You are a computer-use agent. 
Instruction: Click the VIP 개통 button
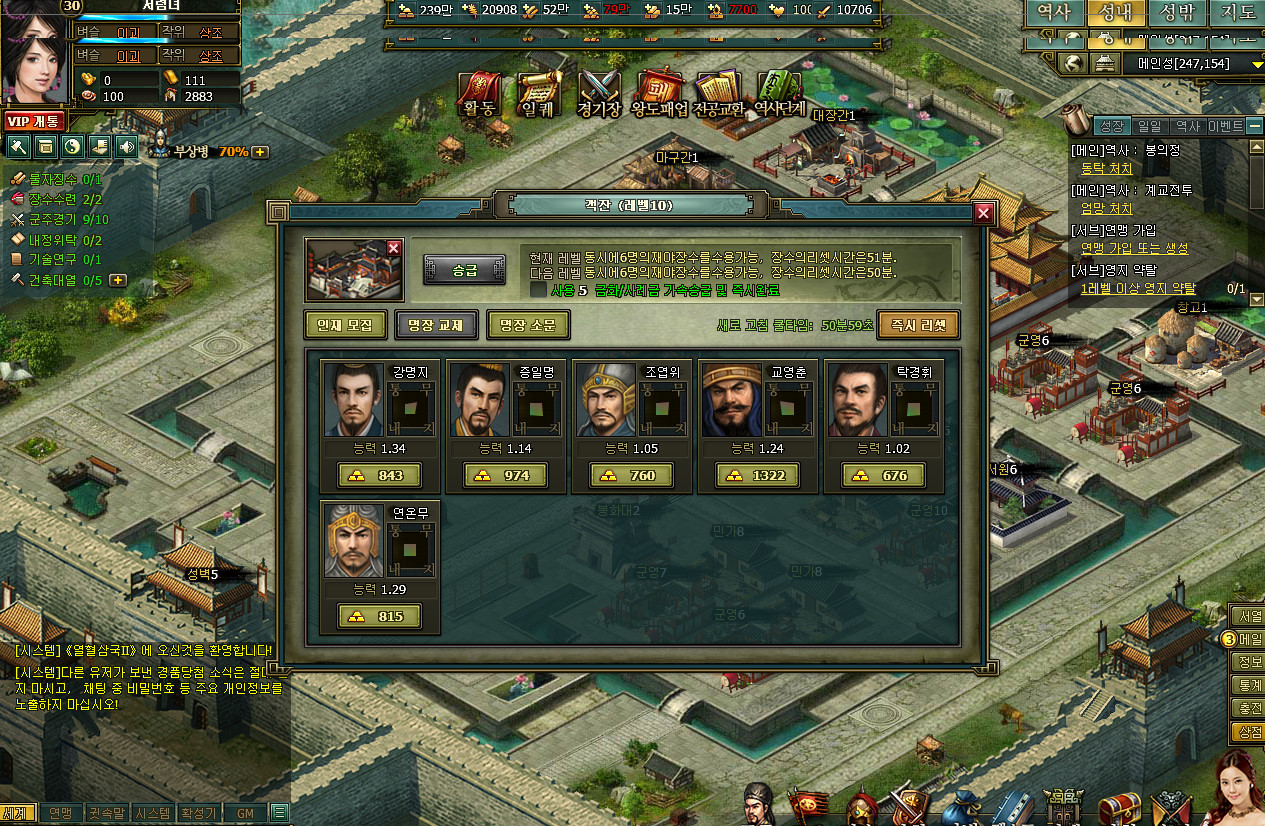35,121
